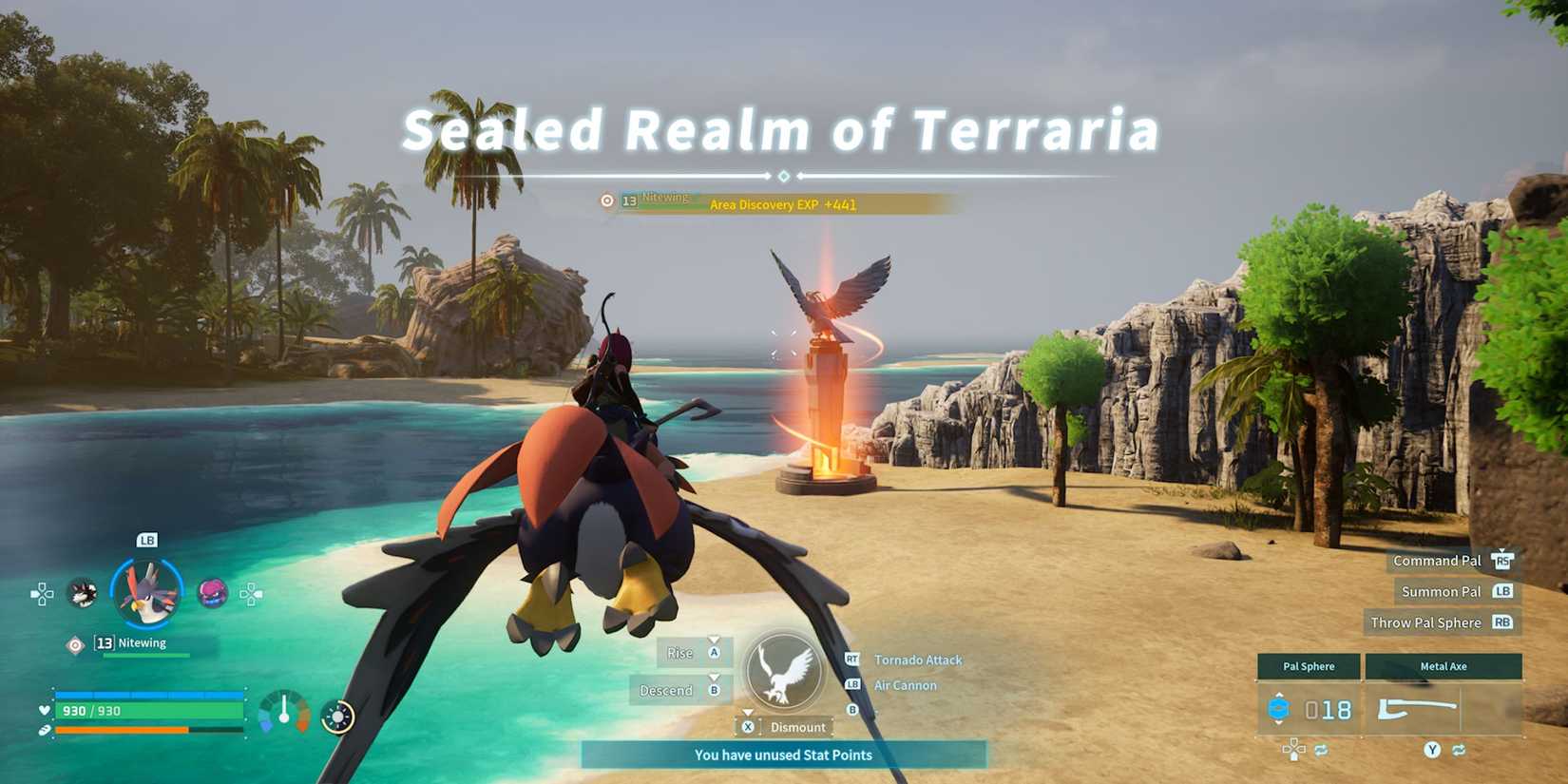Viewport: 1568px width, 784px height.
Task: Click the Summon Pal LB button prompt
Action: (x=1503, y=591)
